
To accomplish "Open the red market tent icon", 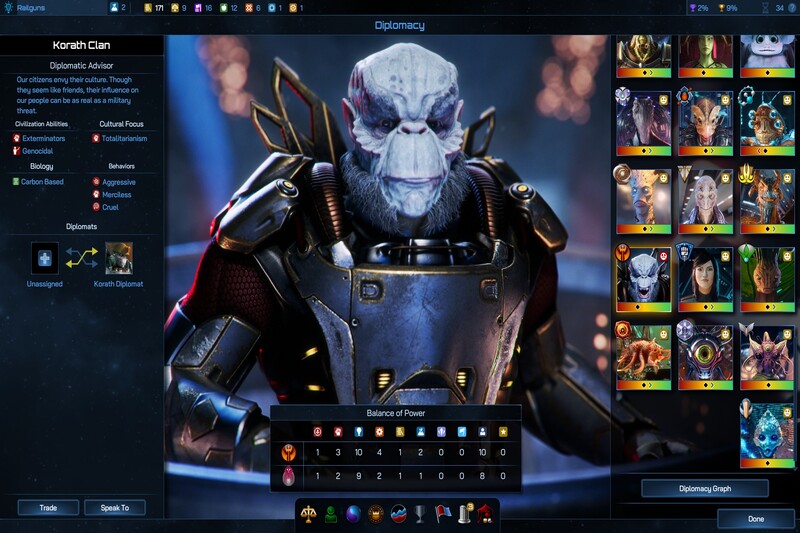I will [485, 514].
